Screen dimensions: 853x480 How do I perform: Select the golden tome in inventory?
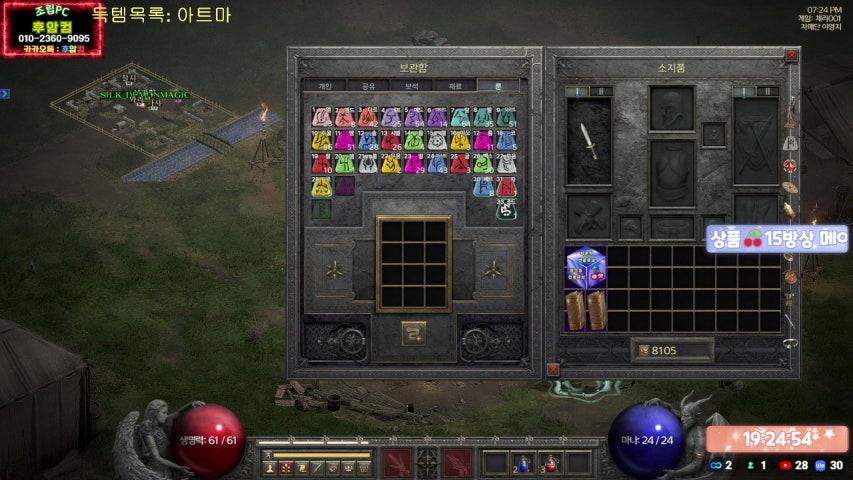click(585, 310)
